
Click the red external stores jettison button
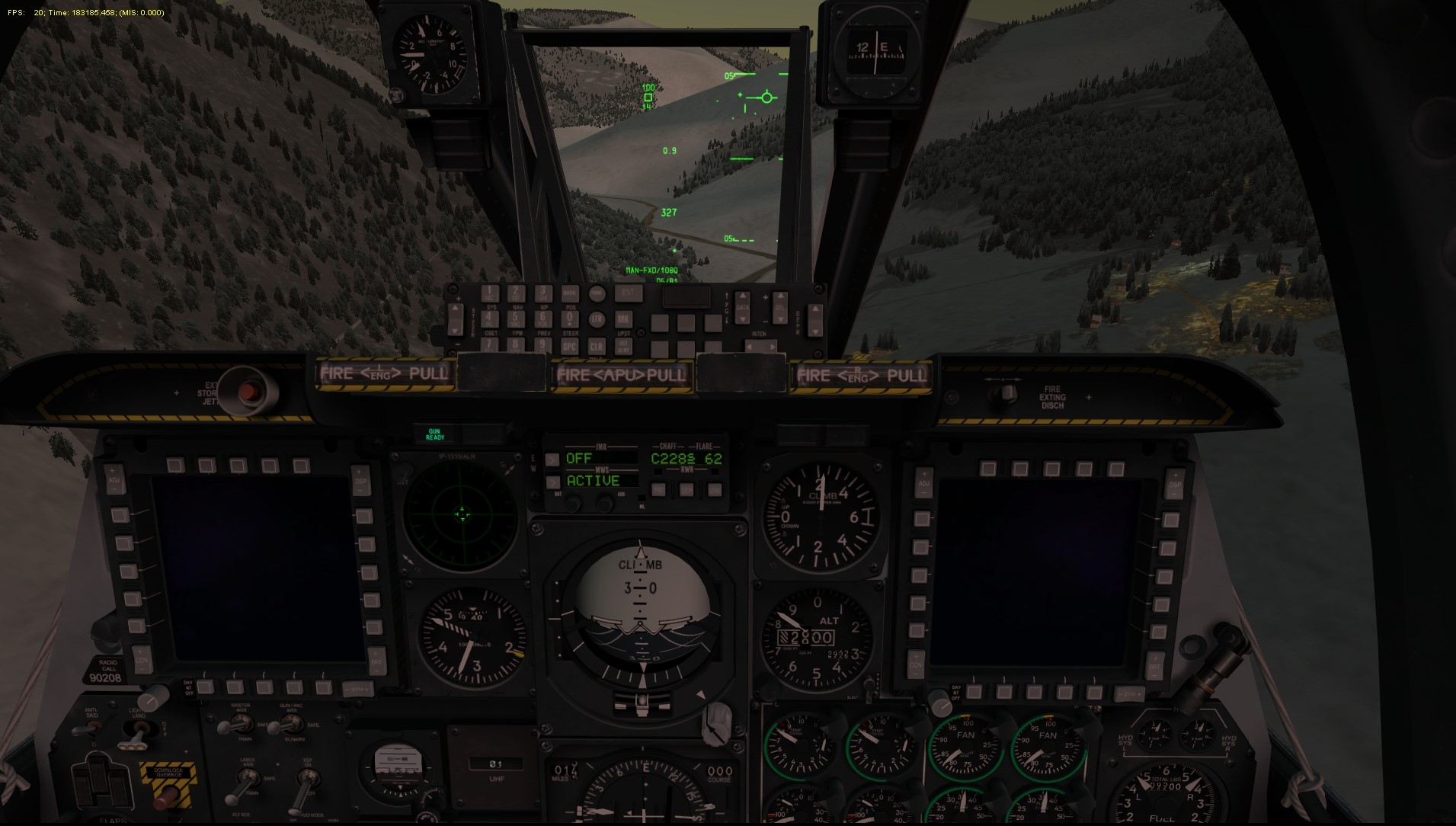pos(247,392)
